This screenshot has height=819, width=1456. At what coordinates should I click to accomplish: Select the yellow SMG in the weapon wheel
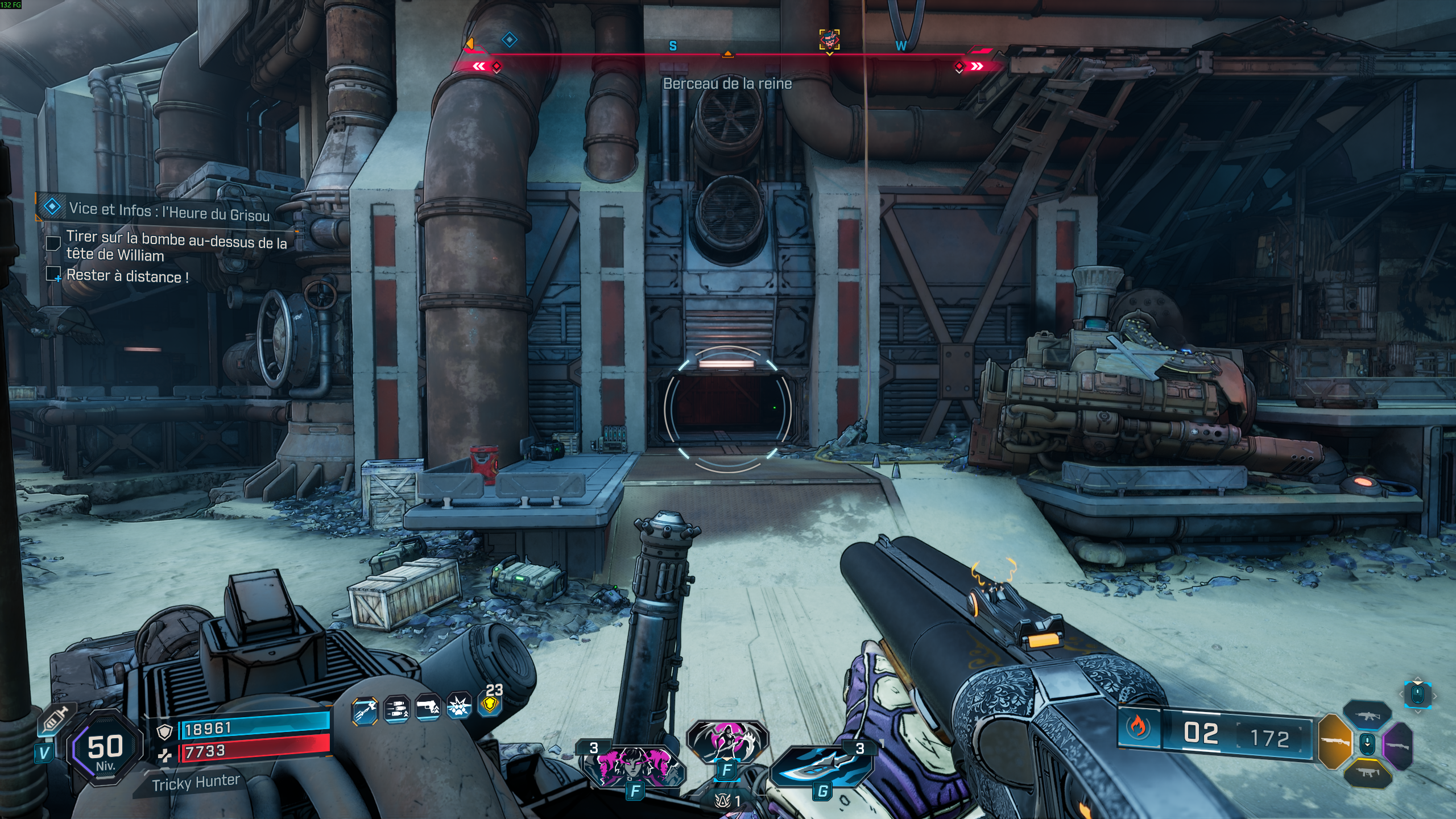click(x=1368, y=773)
